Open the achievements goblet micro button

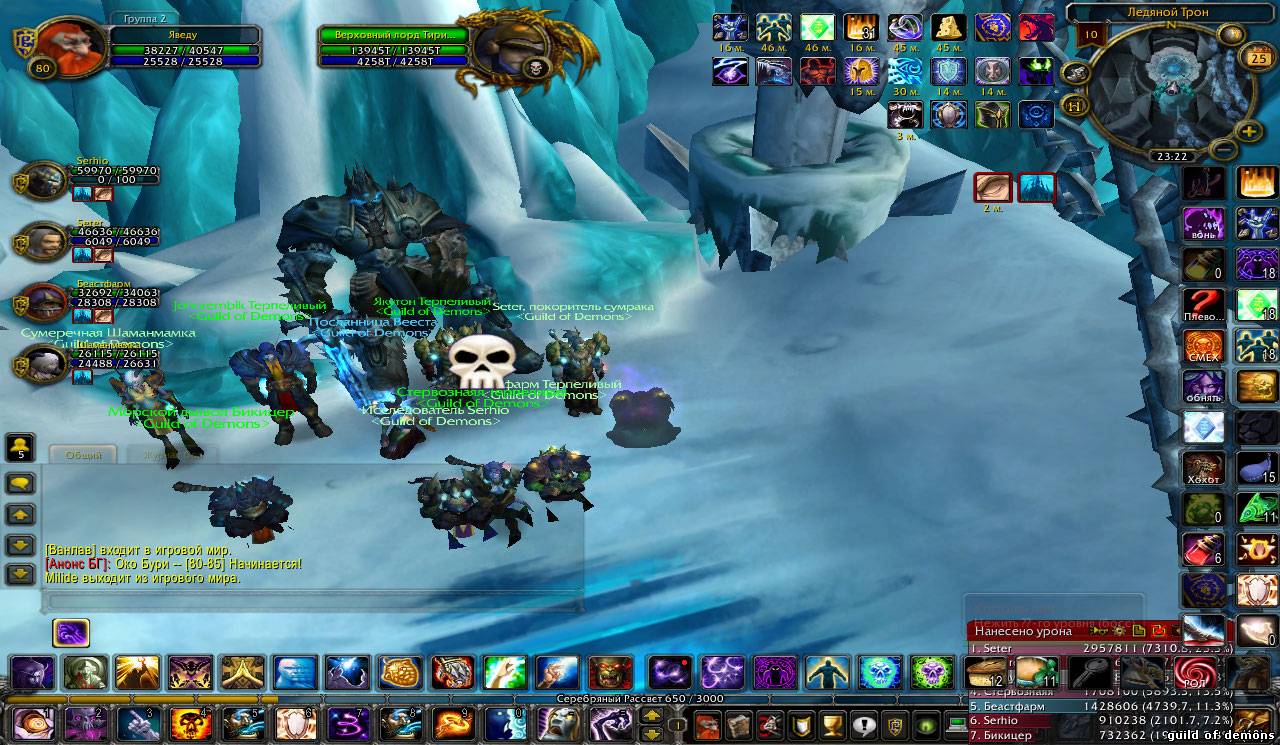pyautogui.click(x=829, y=724)
